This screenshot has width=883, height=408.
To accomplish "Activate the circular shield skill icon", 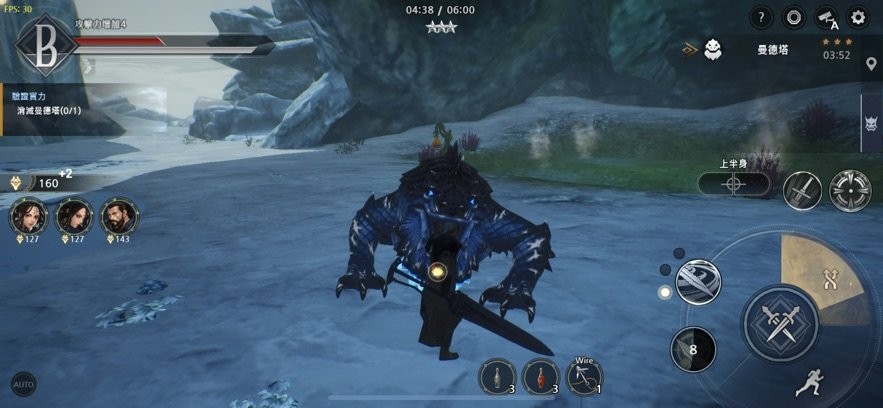I will [850, 190].
